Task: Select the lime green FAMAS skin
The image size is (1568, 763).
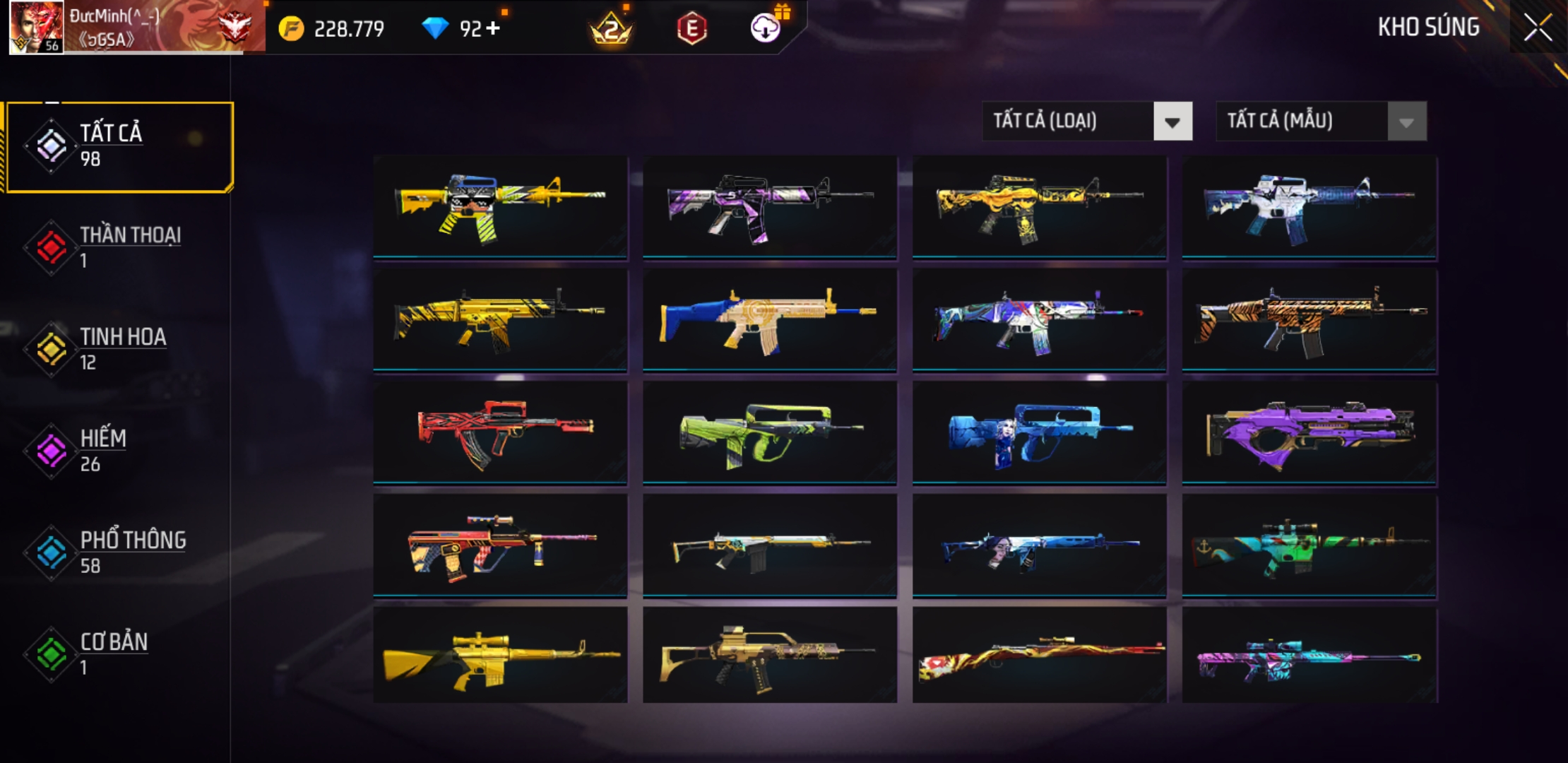Action: click(770, 432)
